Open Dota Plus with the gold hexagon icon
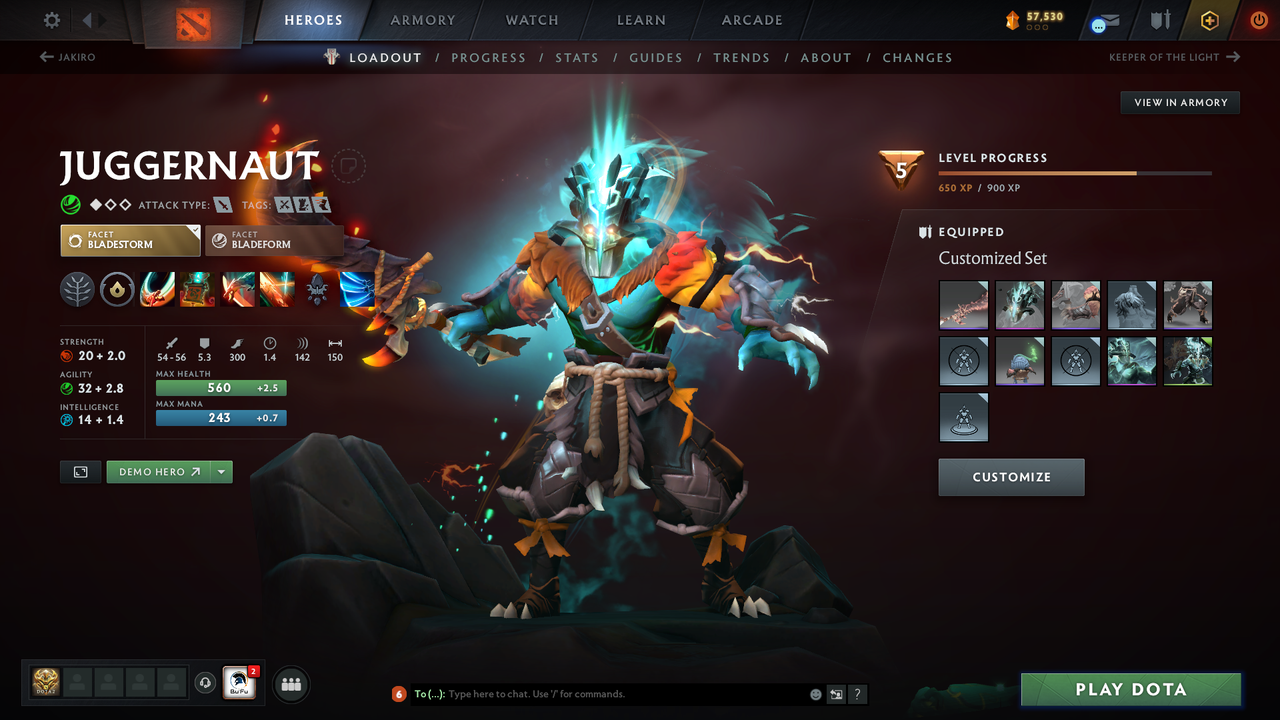The height and width of the screenshot is (720, 1280). [x=1209, y=19]
